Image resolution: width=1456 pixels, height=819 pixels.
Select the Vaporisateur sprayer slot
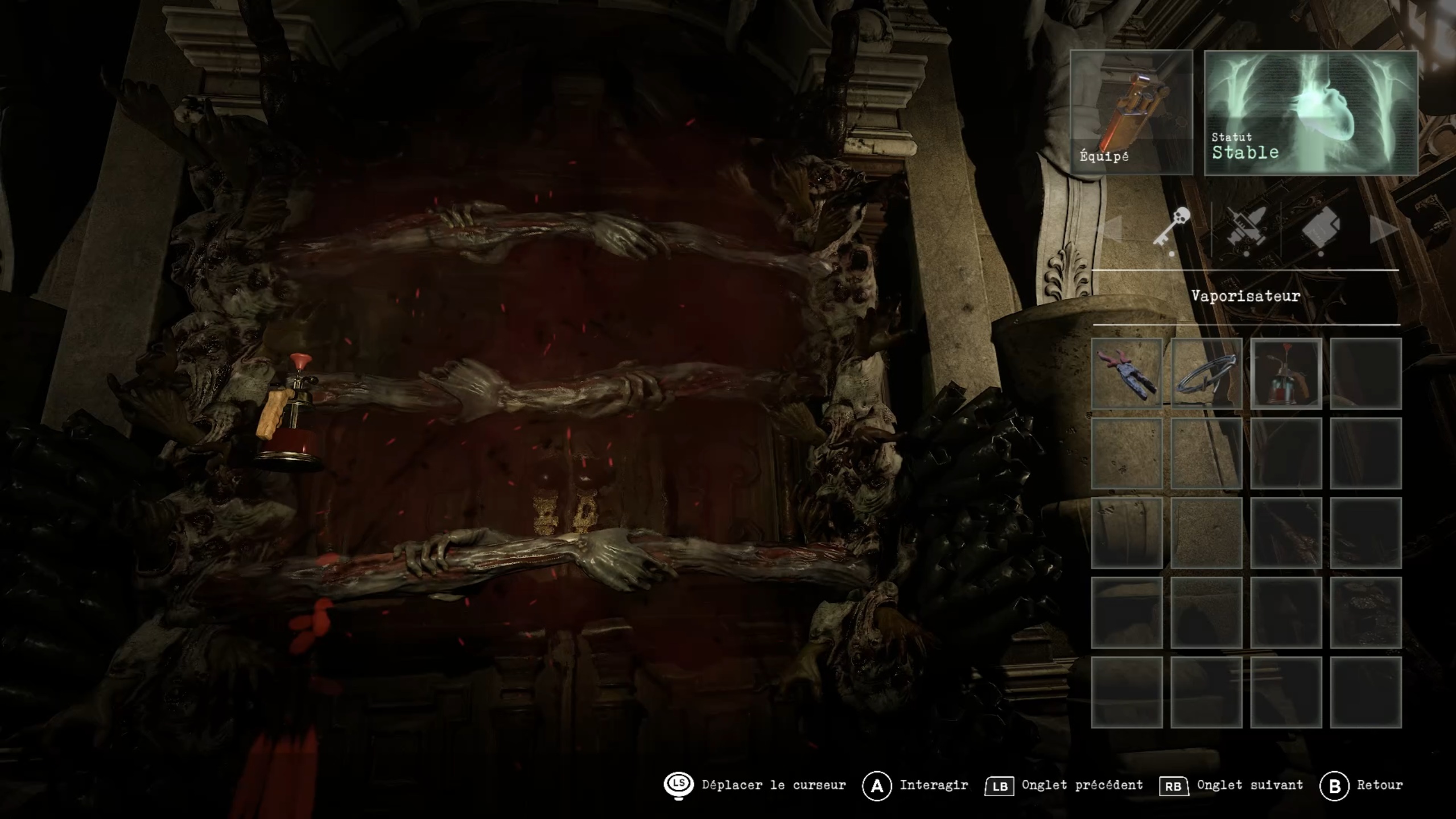click(1285, 373)
